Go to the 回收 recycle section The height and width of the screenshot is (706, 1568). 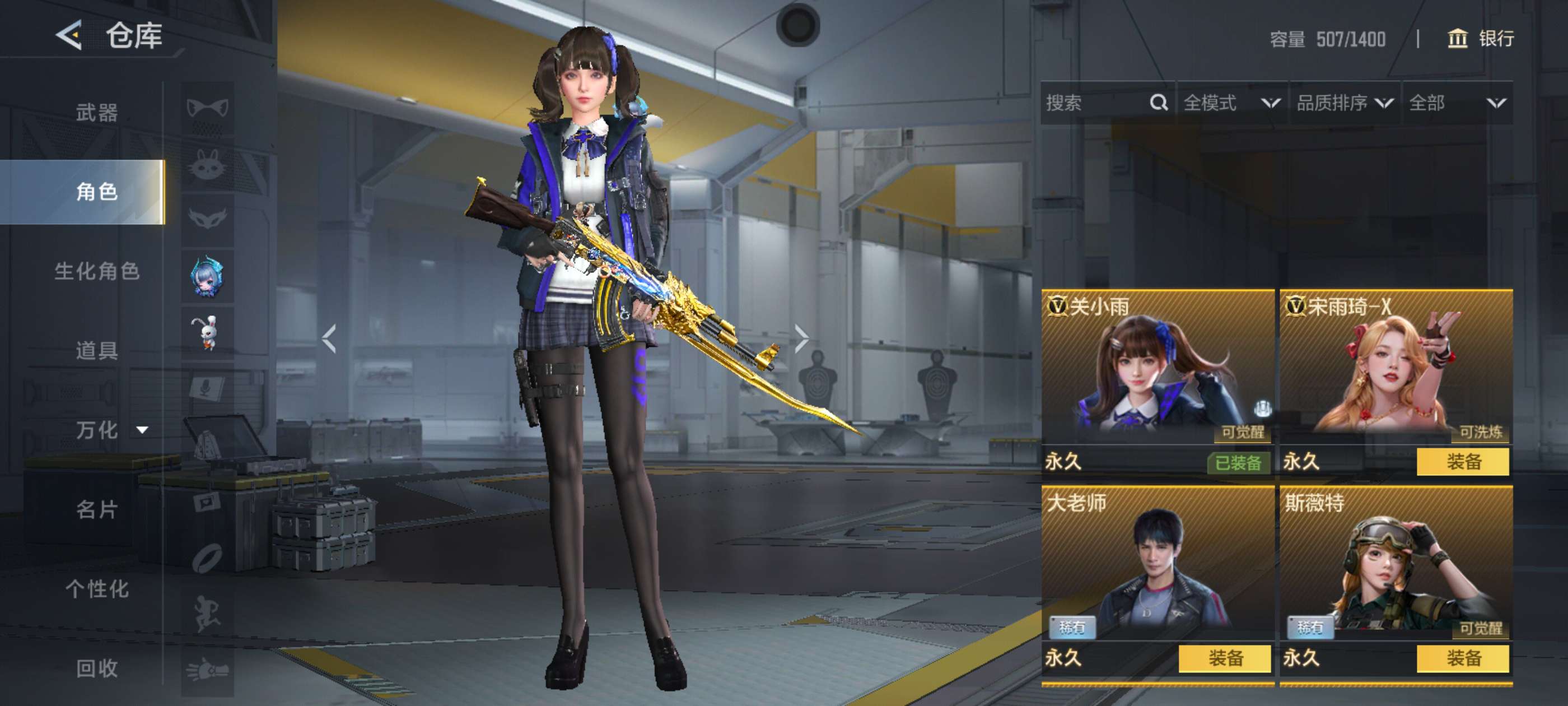96,668
